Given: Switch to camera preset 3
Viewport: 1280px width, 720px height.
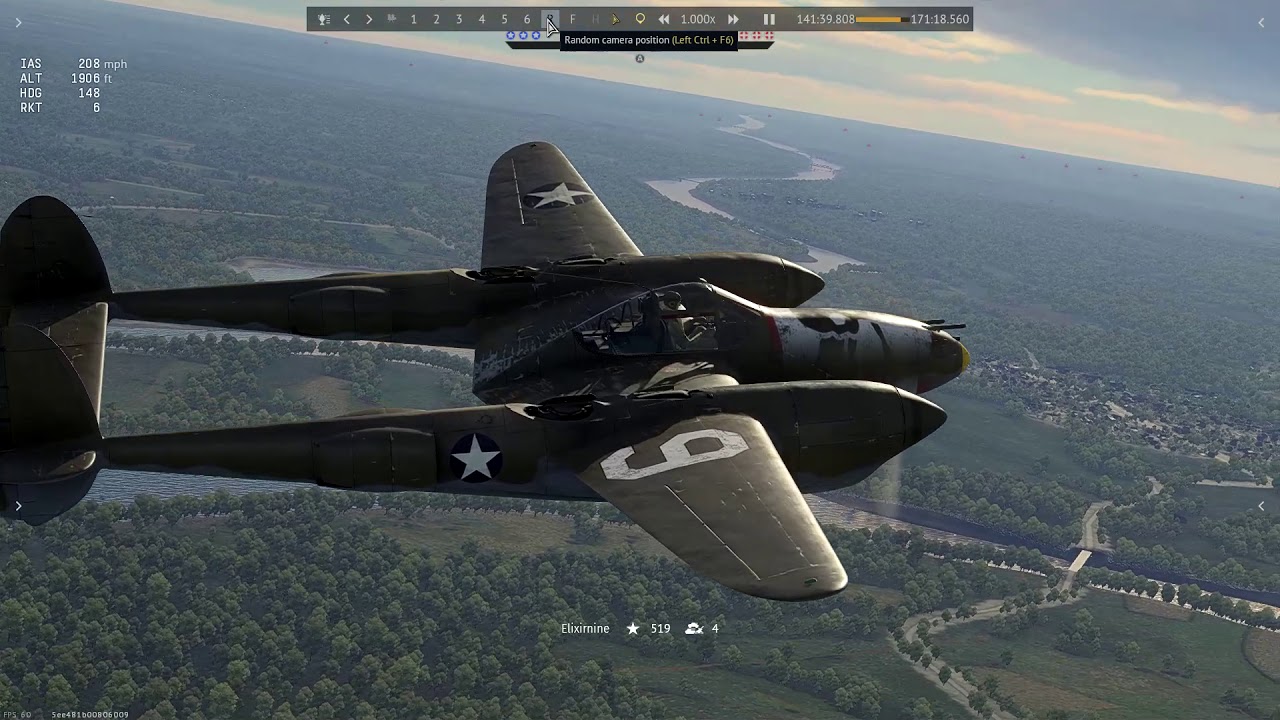Looking at the screenshot, I should pyautogui.click(x=459, y=19).
